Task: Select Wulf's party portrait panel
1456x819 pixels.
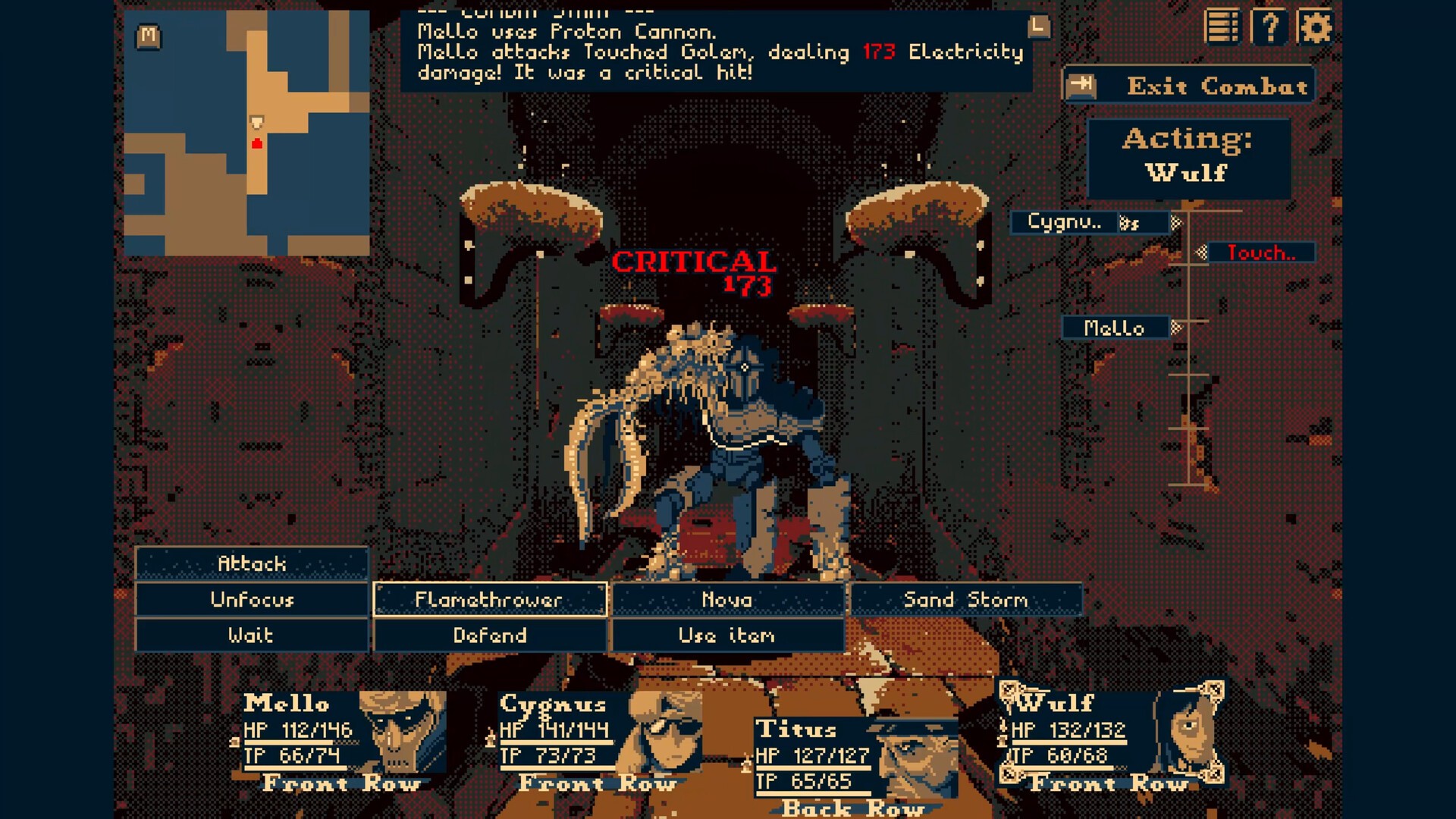Action: coord(1111,739)
